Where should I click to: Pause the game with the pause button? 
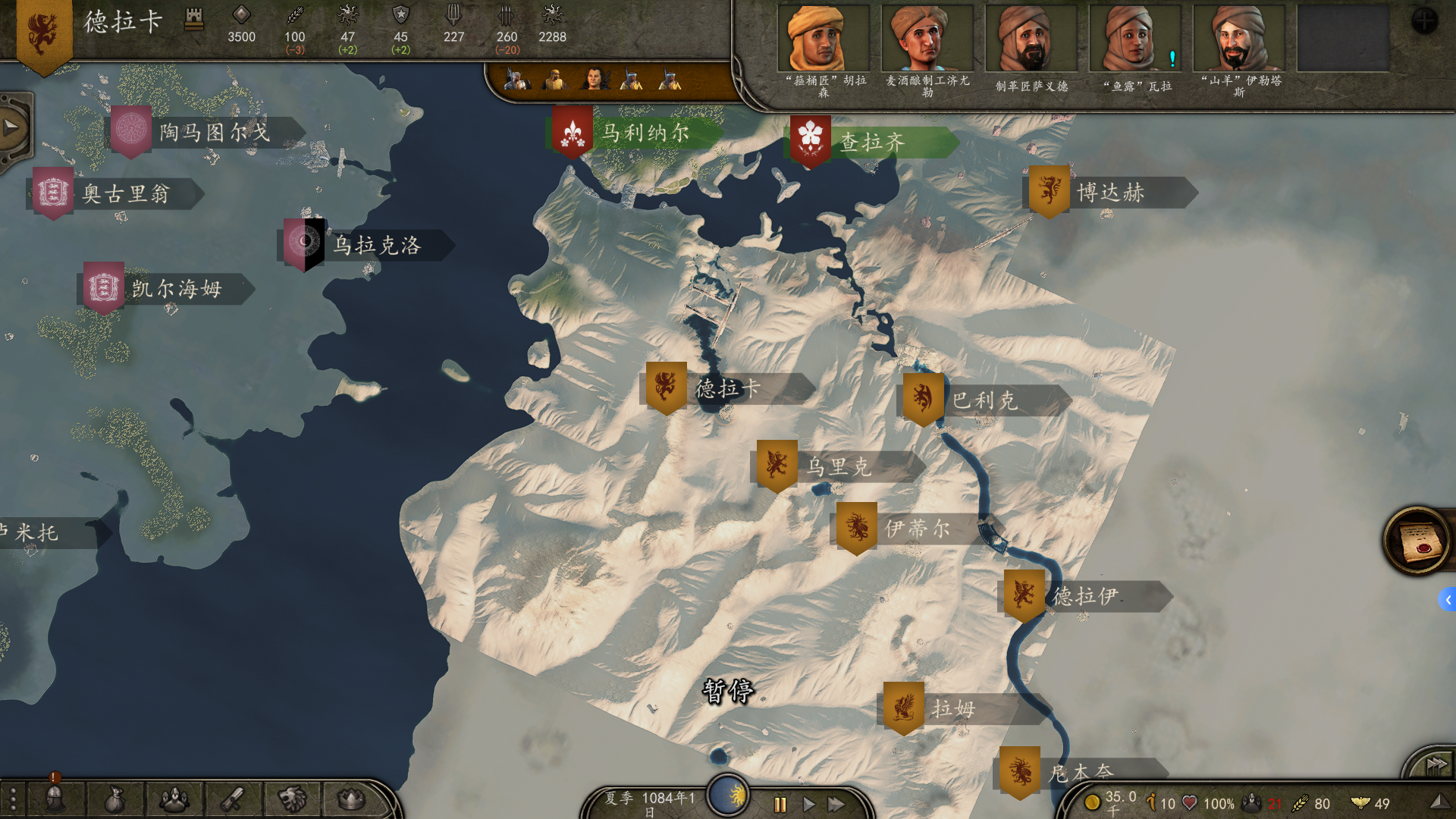click(x=780, y=804)
